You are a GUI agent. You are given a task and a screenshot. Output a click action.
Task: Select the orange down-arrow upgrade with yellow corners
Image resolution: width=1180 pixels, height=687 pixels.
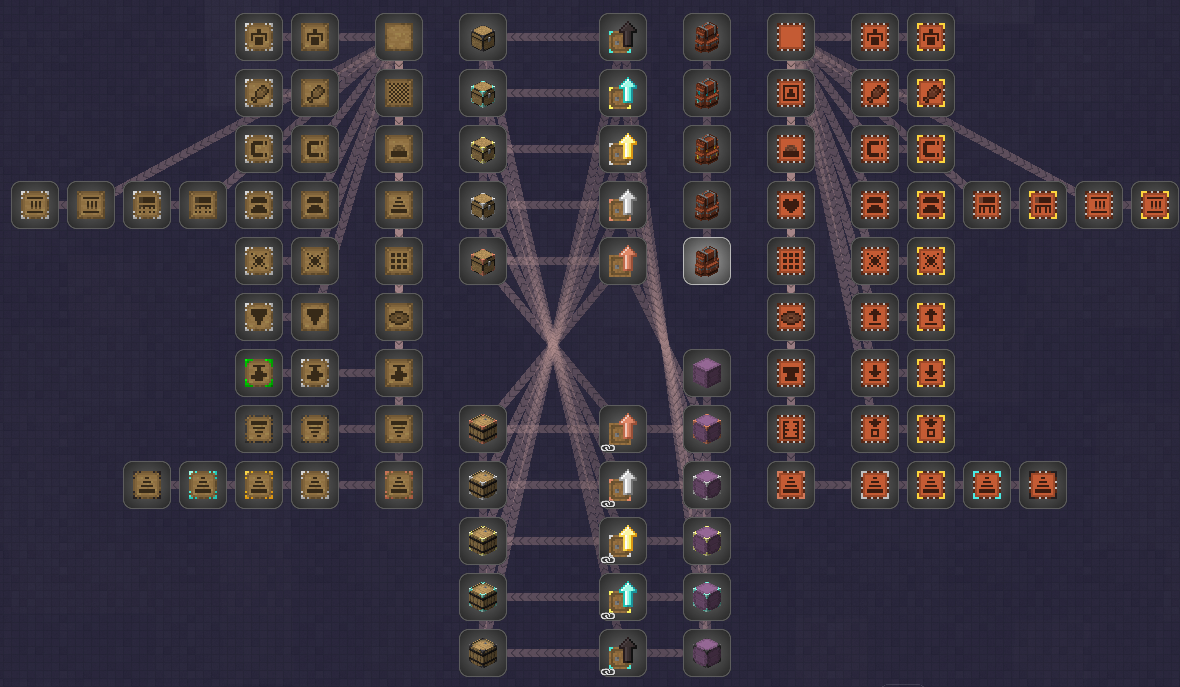tap(931, 373)
